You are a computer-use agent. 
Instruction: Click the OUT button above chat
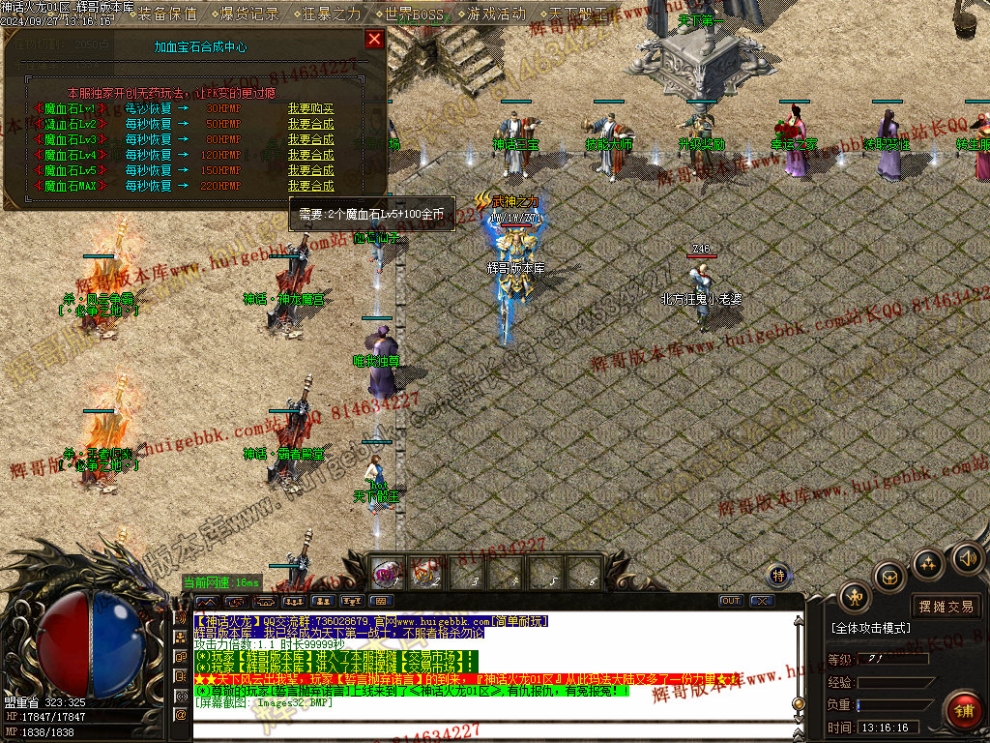(730, 601)
